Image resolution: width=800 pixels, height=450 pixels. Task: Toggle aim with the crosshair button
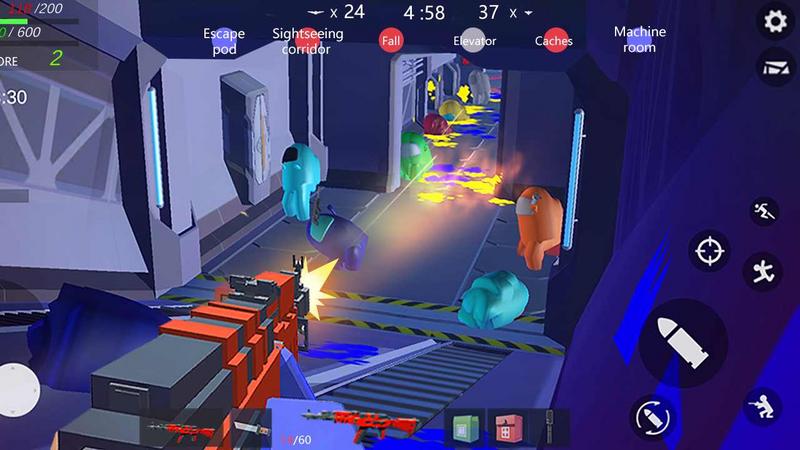coord(710,249)
